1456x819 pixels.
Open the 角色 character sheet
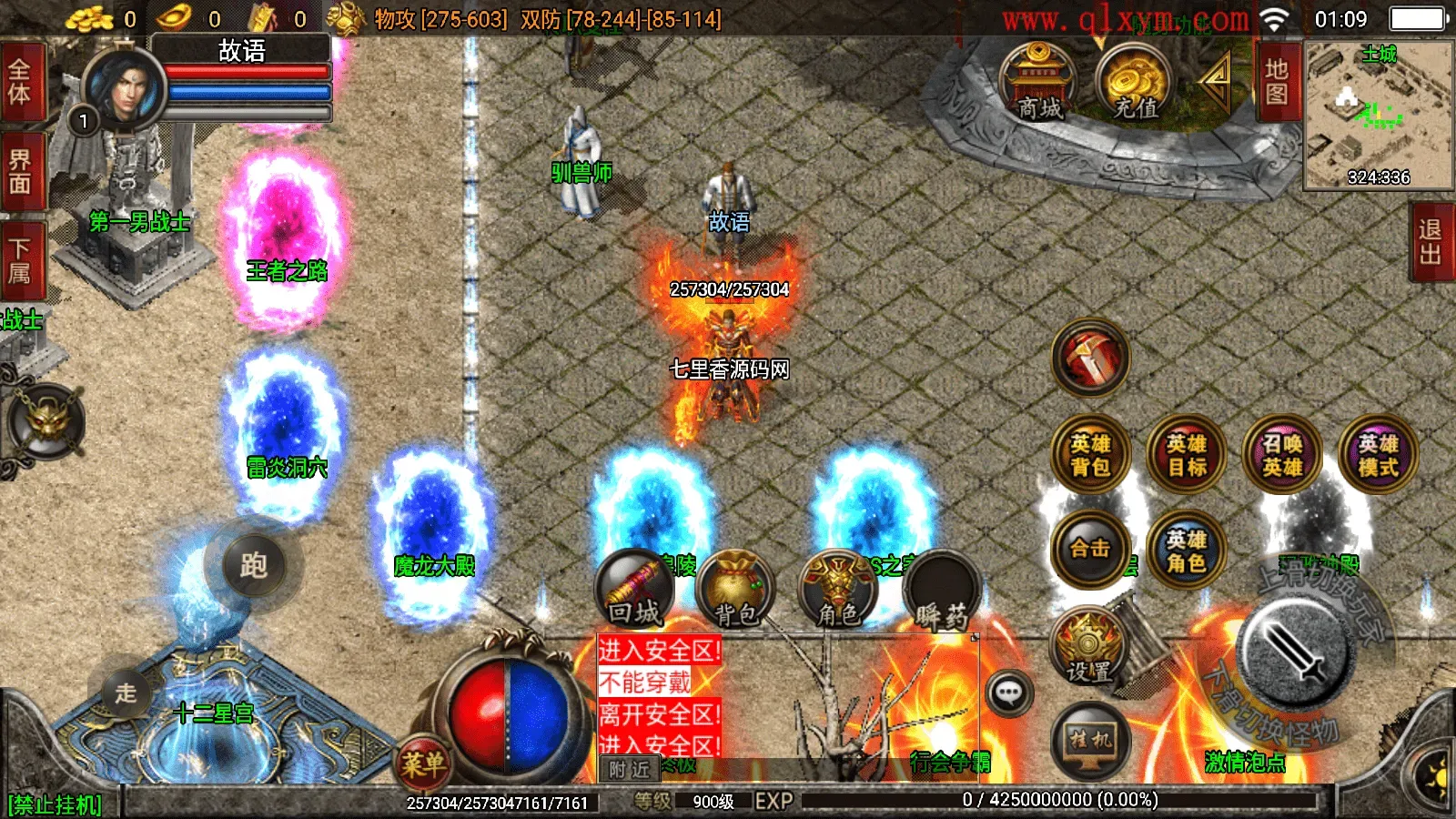[837, 591]
